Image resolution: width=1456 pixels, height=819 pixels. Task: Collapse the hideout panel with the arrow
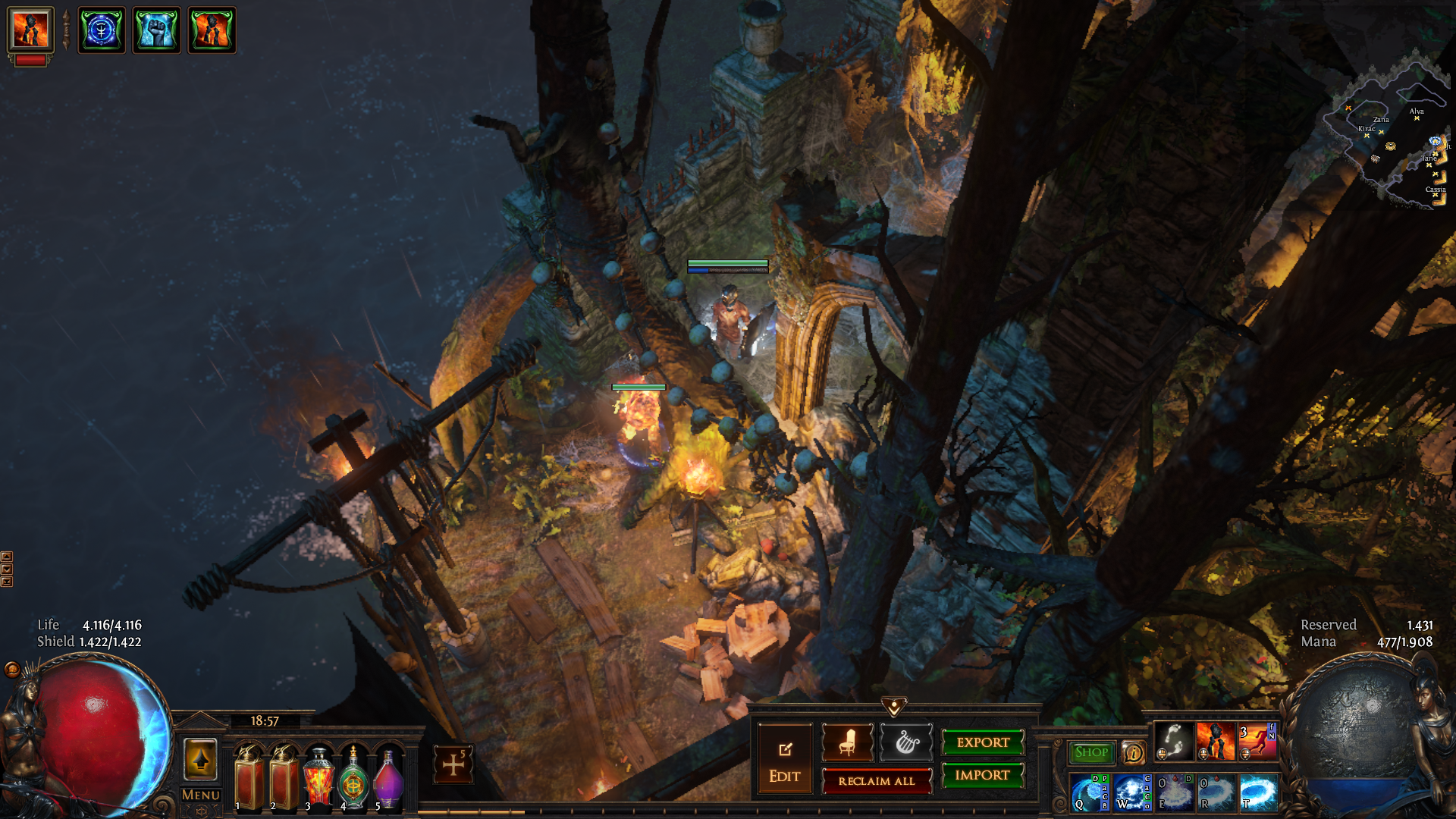tap(894, 708)
